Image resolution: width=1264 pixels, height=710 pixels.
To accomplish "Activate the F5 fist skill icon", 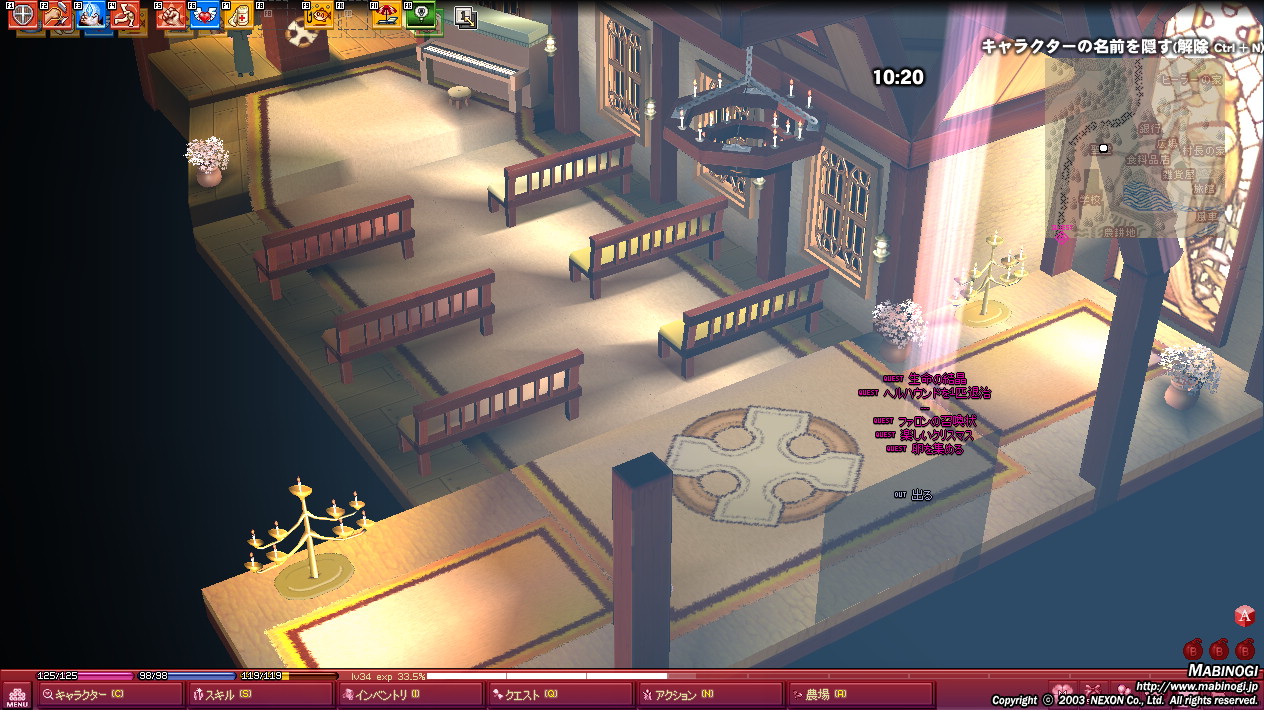I will [x=171, y=16].
